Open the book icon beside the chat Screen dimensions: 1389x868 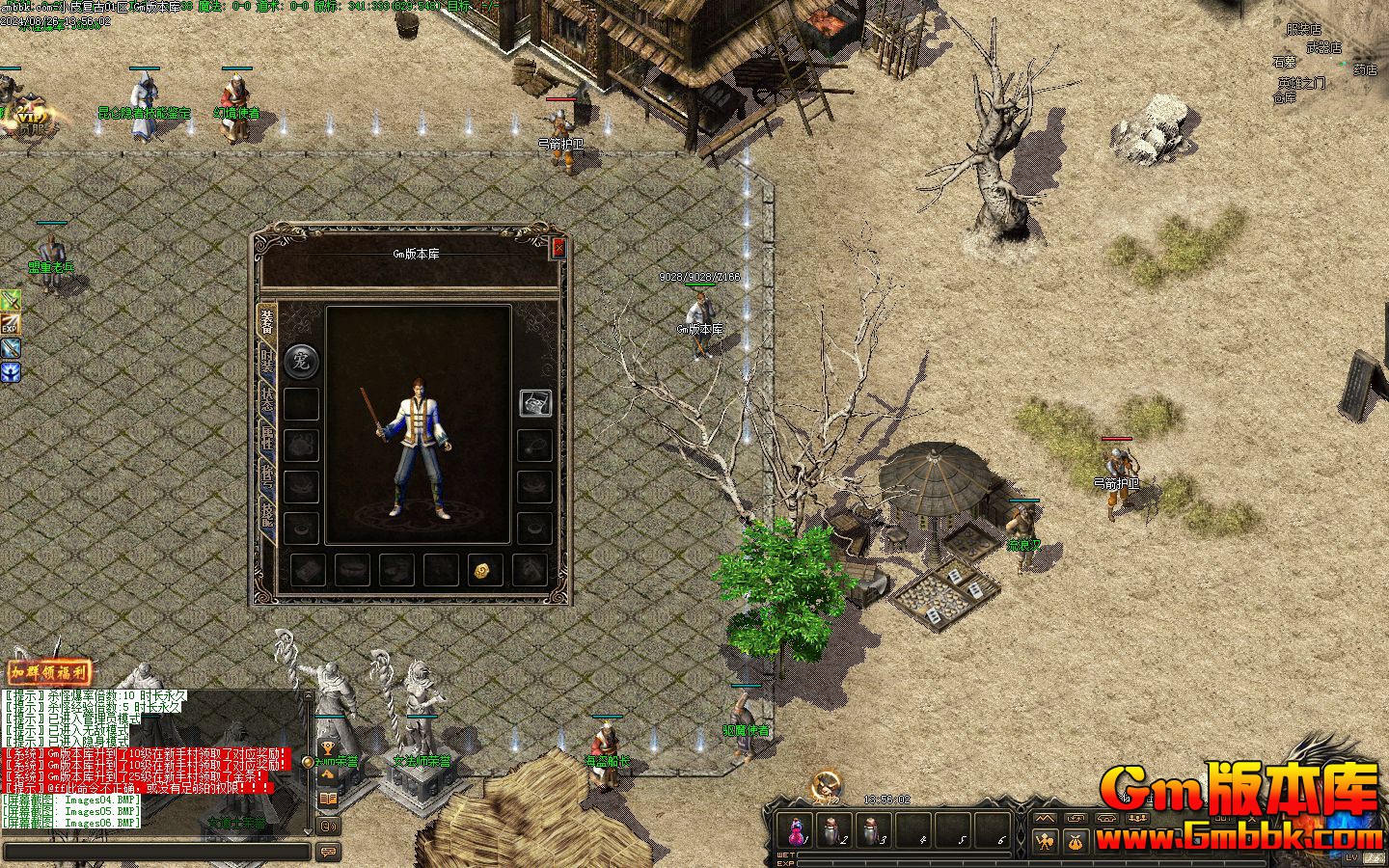pyautogui.click(x=328, y=800)
